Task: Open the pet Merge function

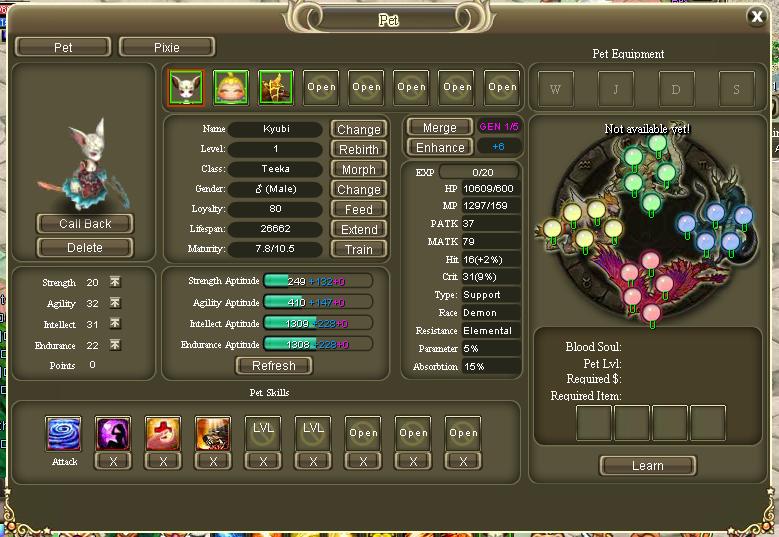Action: coord(439,127)
